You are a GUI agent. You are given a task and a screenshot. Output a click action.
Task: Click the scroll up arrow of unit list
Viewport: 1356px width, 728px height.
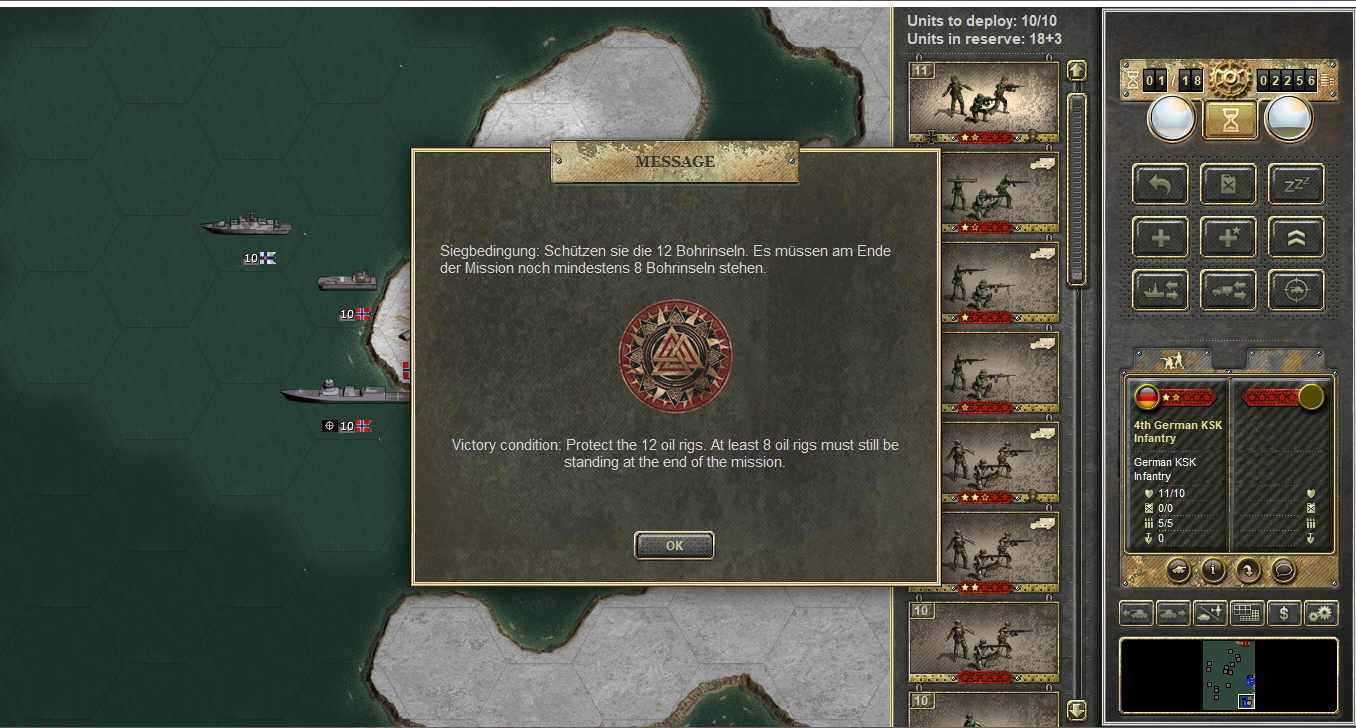pyautogui.click(x=1076, y=71)
